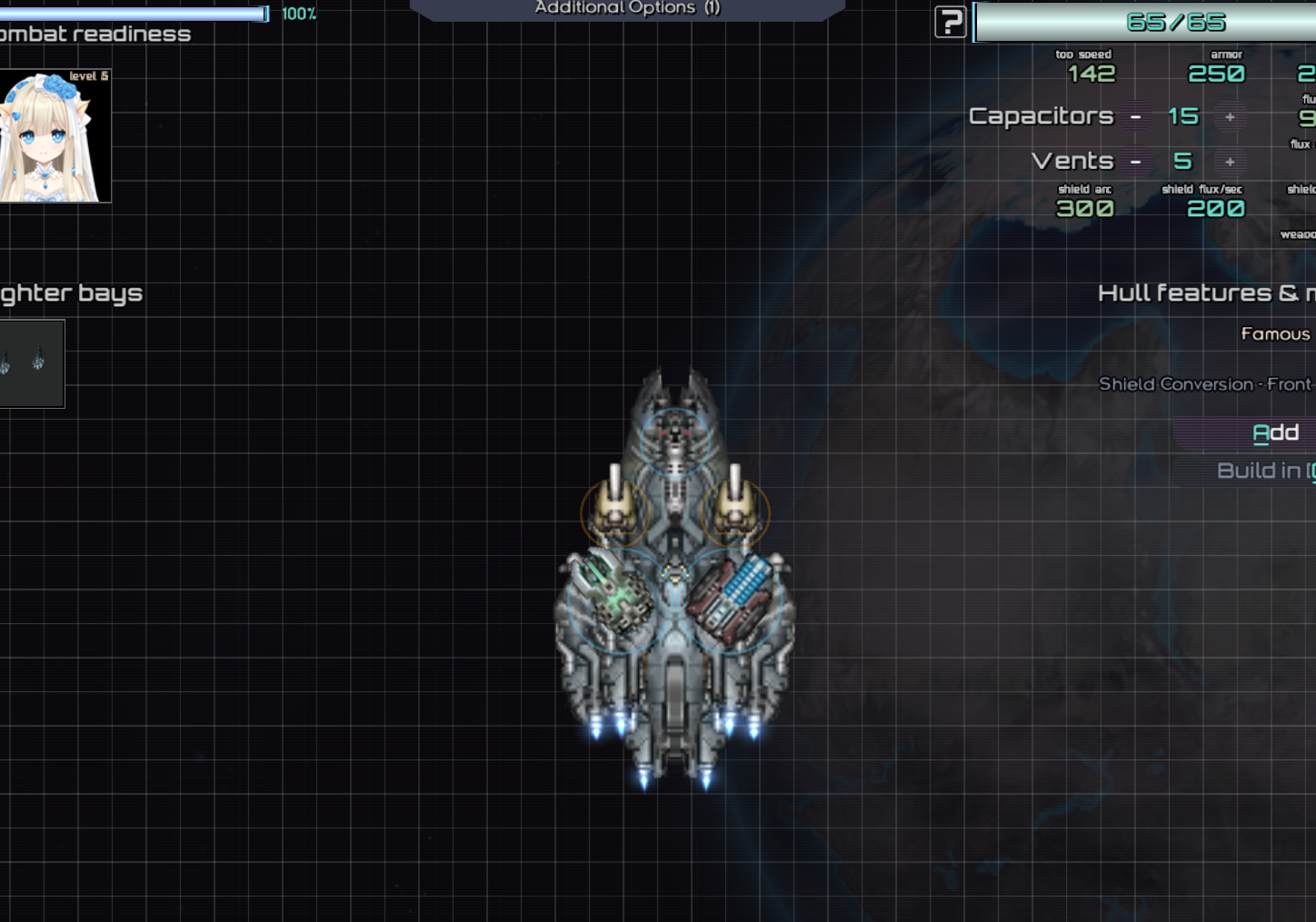Viewport: 1316px width, 922px height.
Task: Add one more Vent
Action: [1230, 162]
